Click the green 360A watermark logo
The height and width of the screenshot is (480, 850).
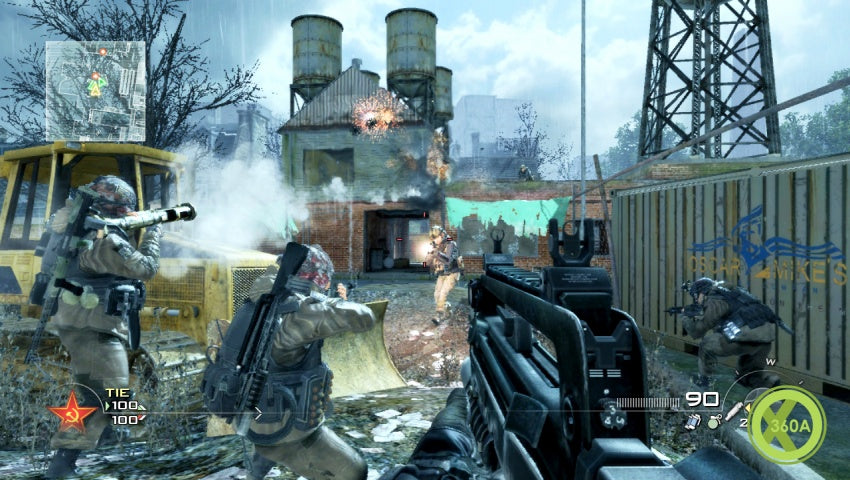(x=787, y=424)
